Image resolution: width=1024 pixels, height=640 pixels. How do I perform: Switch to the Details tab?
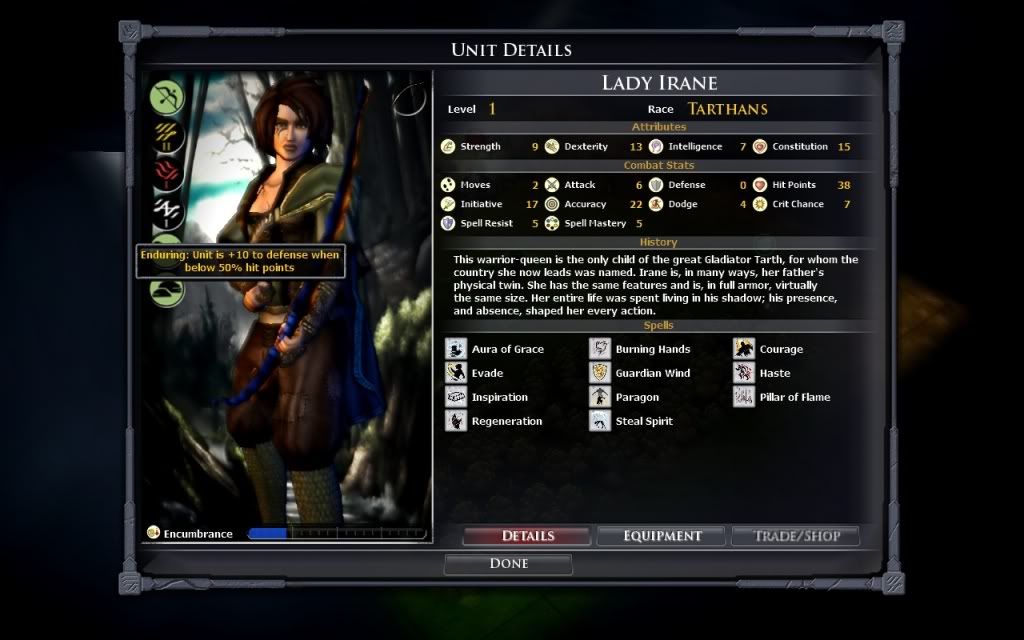point(527,536)
